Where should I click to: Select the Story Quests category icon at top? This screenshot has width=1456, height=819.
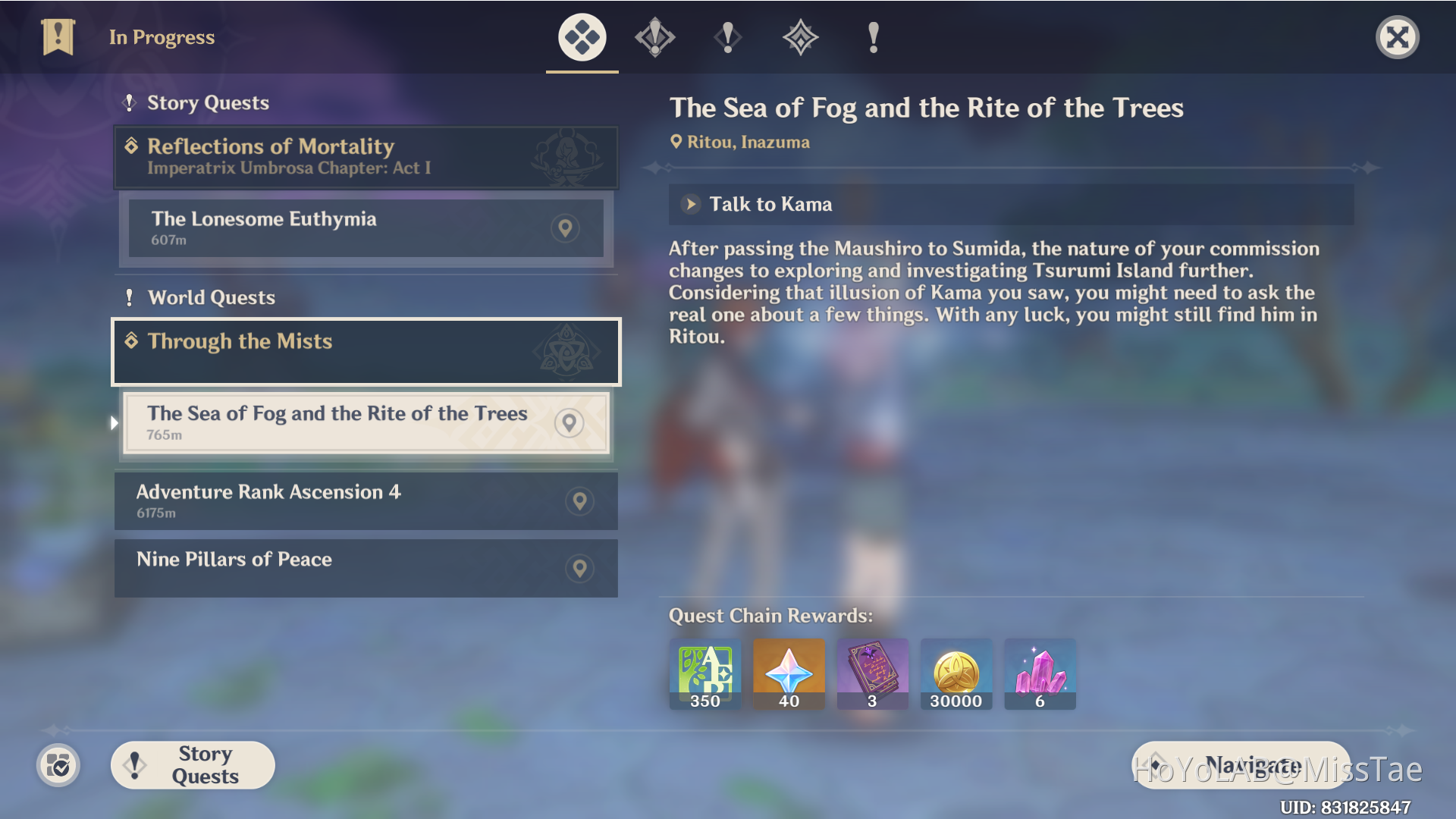727,37
